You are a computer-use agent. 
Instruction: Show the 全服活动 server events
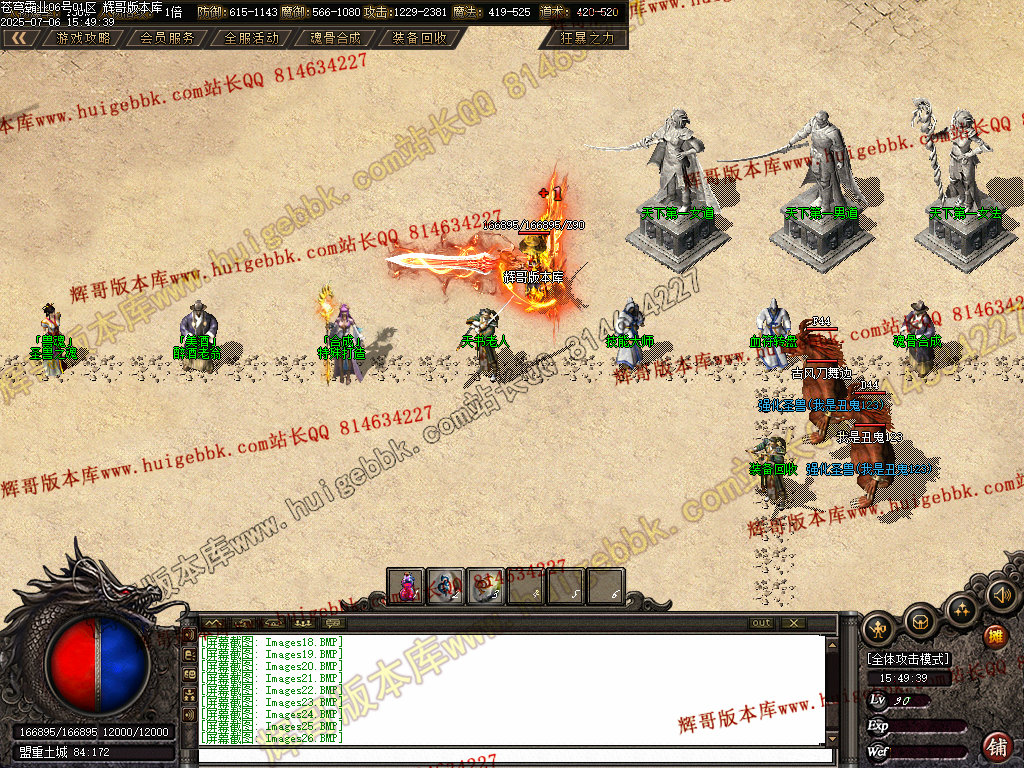click(x=251, y=38)
